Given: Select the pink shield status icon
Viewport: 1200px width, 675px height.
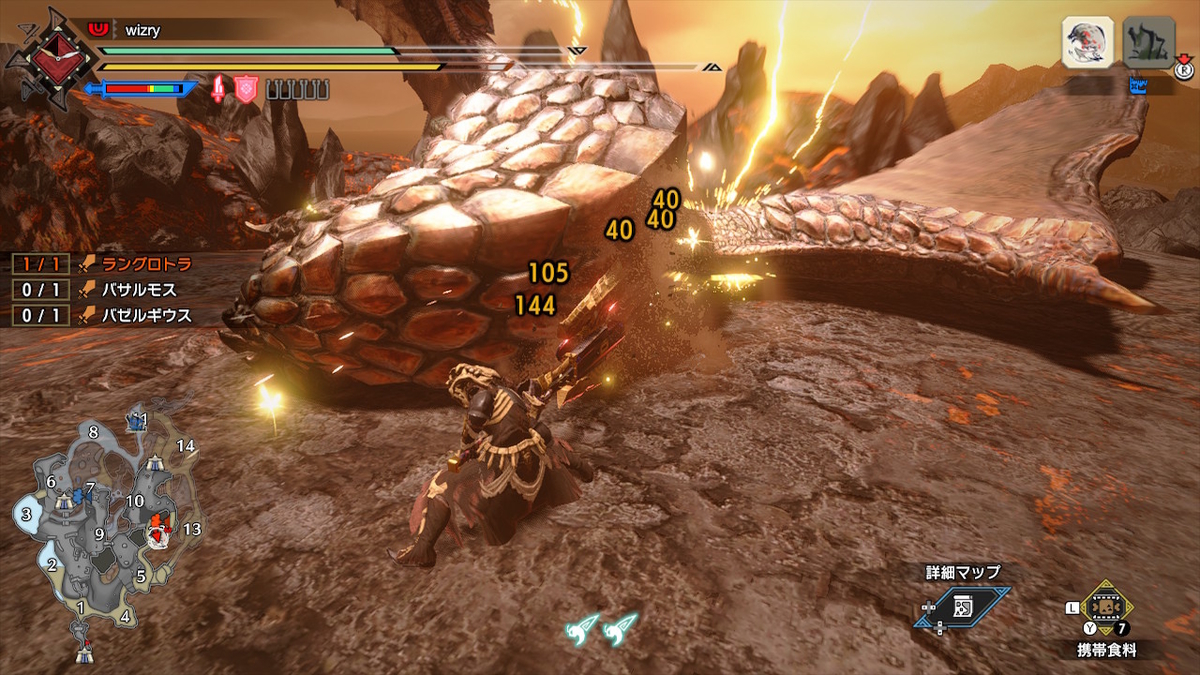Looking at the screenshot, I should [246, 90].
